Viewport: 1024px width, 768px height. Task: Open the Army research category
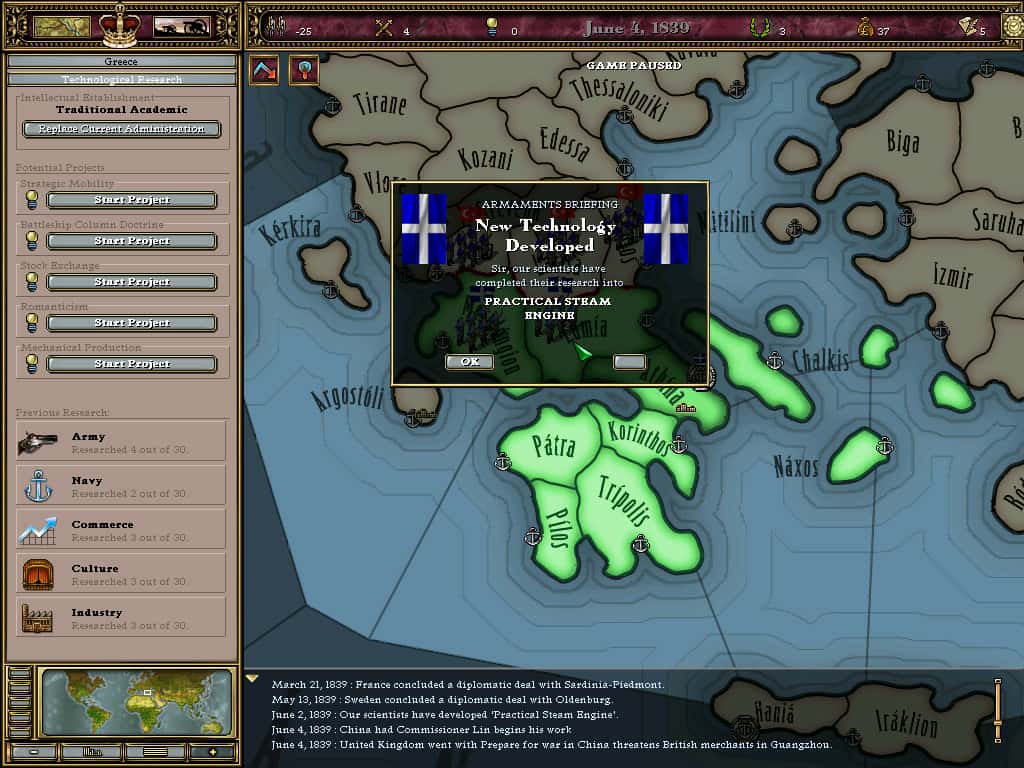tap(121, 442)
